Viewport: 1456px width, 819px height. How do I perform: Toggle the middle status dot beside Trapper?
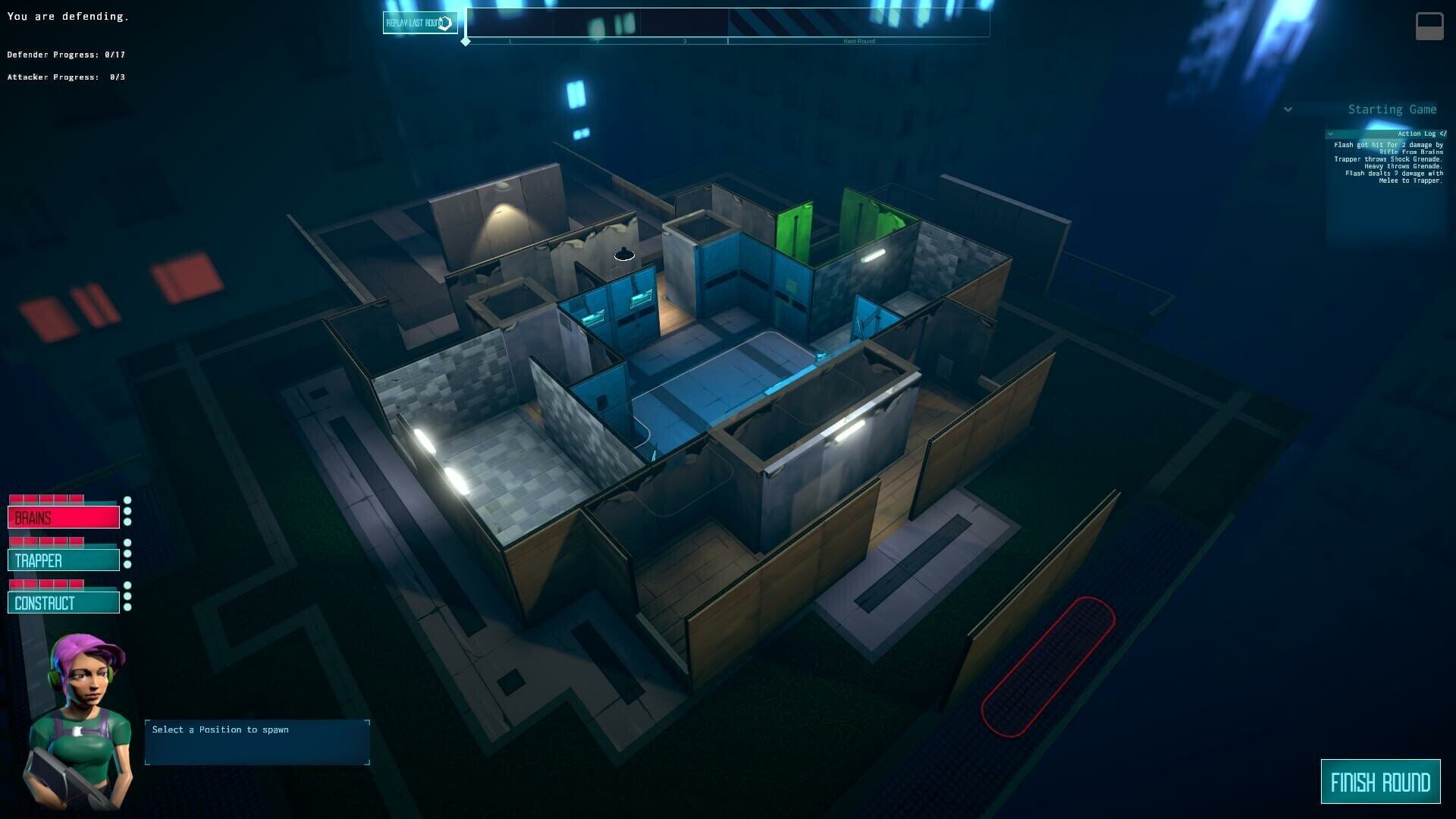click(127, 553)
